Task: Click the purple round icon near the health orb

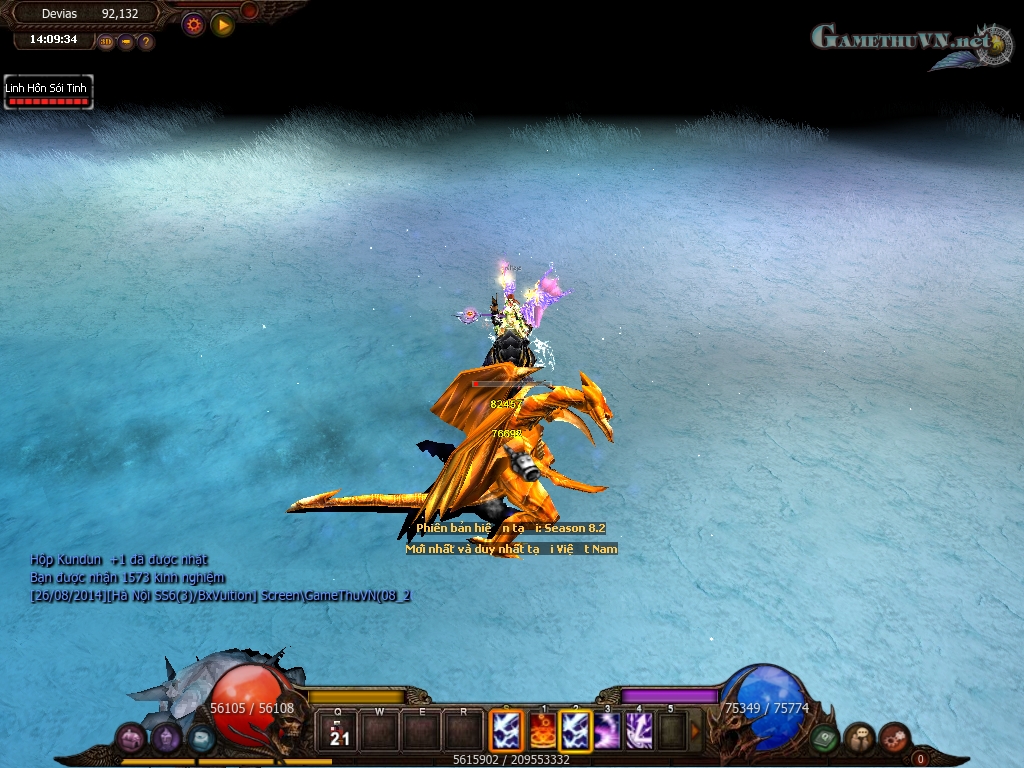Action: (166, 739)
